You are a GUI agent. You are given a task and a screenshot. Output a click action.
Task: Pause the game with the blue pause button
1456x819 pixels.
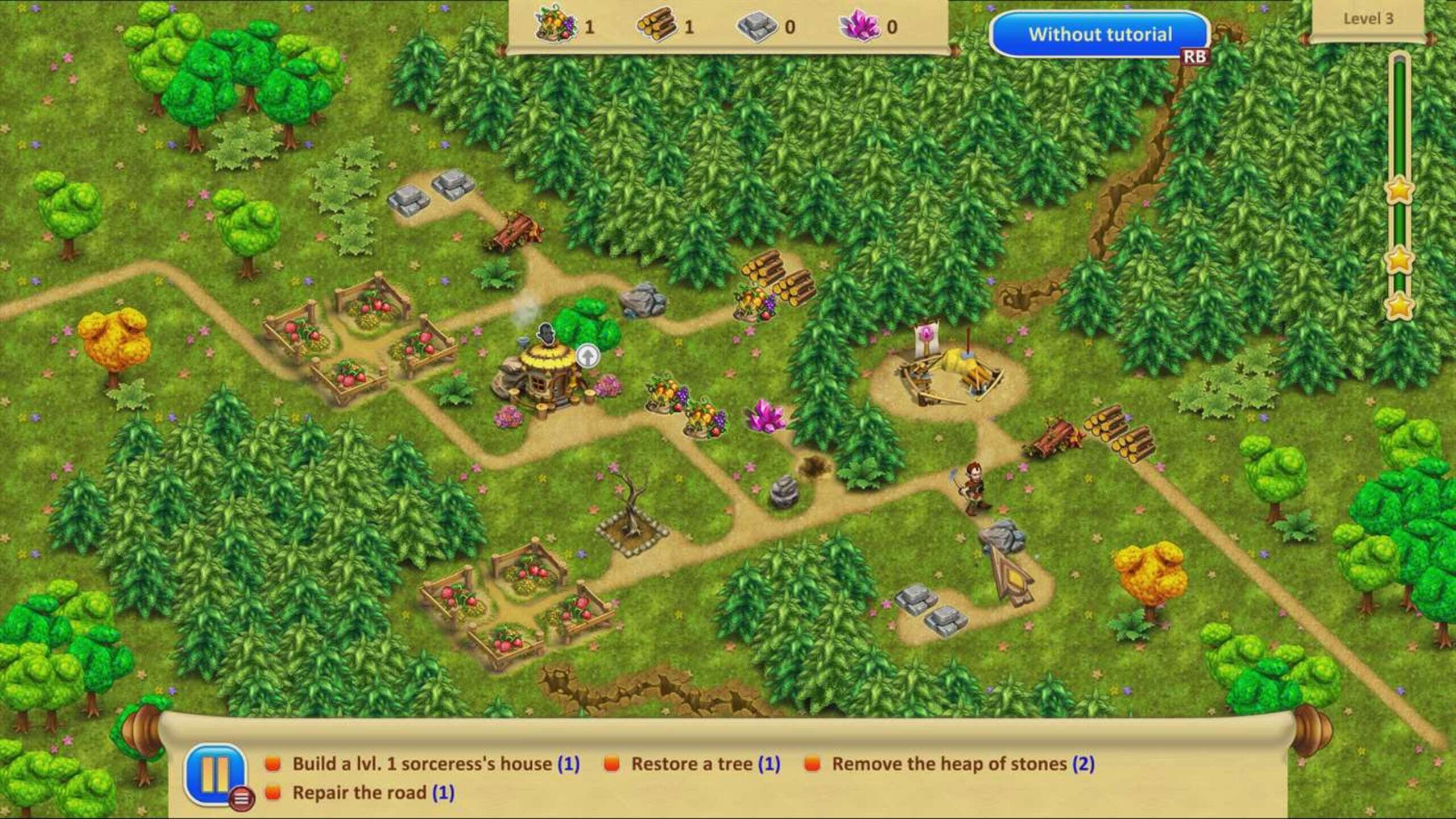[215, 774]
